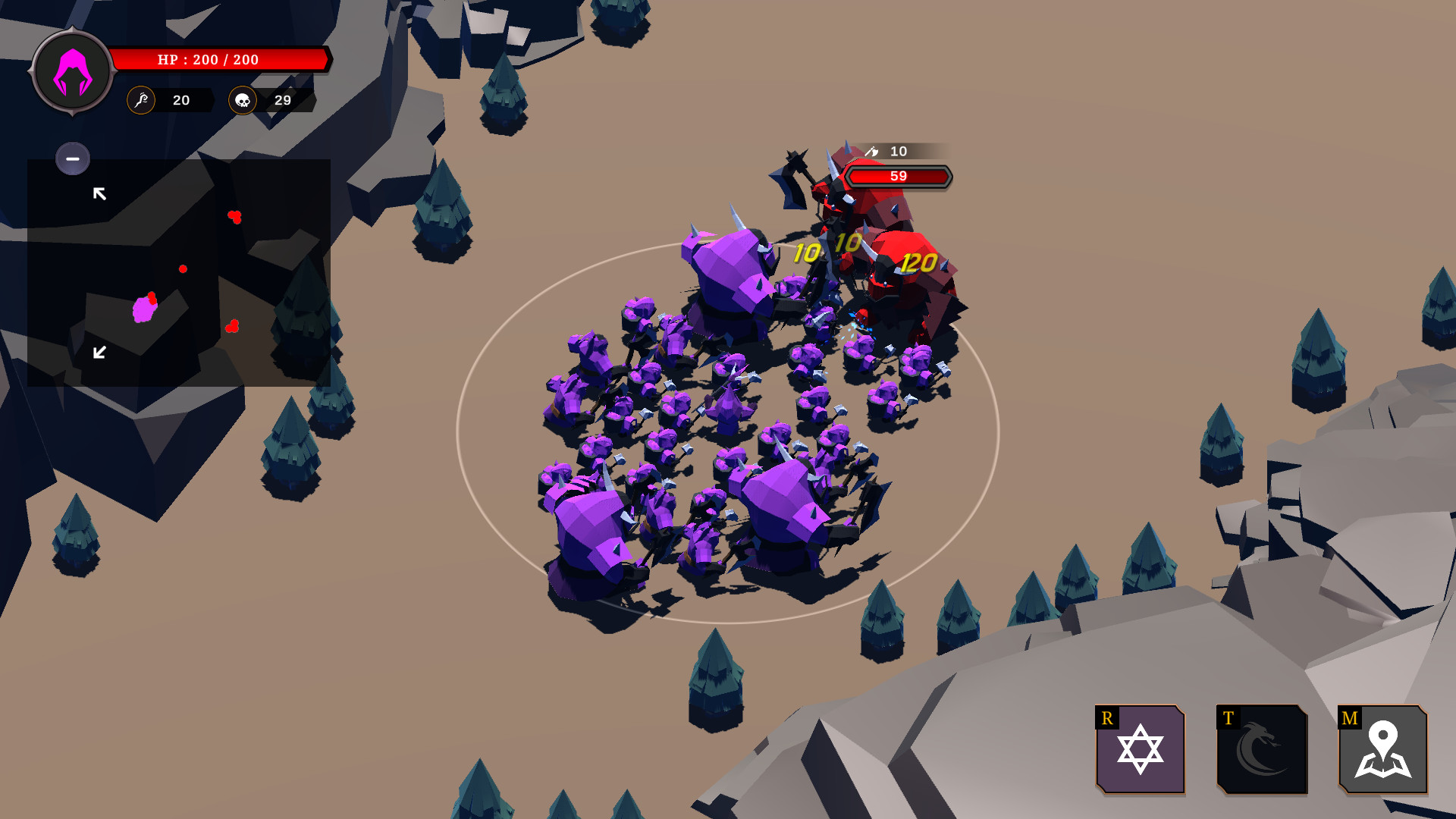Click the upper-left expand arrow on minimap
The width and height of the screenshot is (1456, 819).
coord(99,193)
